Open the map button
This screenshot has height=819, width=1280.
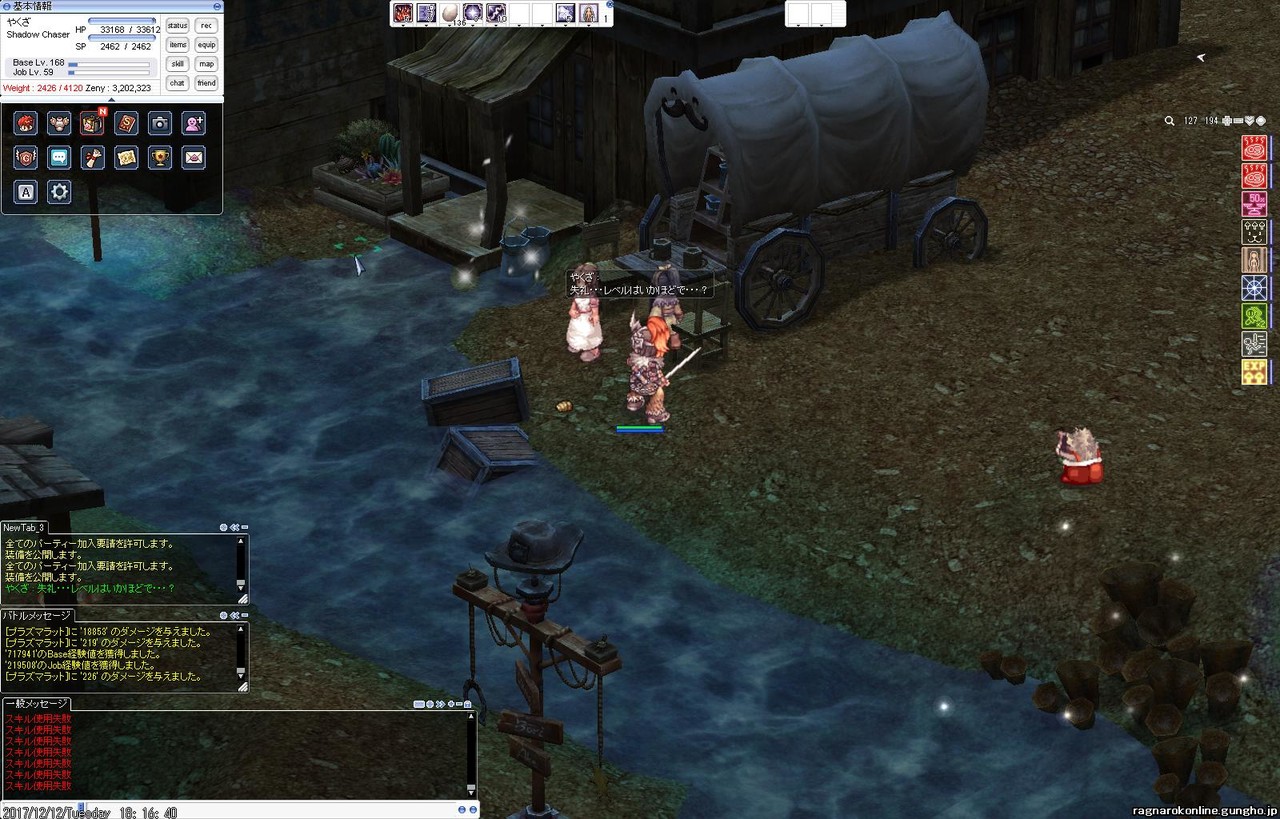click(206, 64)
